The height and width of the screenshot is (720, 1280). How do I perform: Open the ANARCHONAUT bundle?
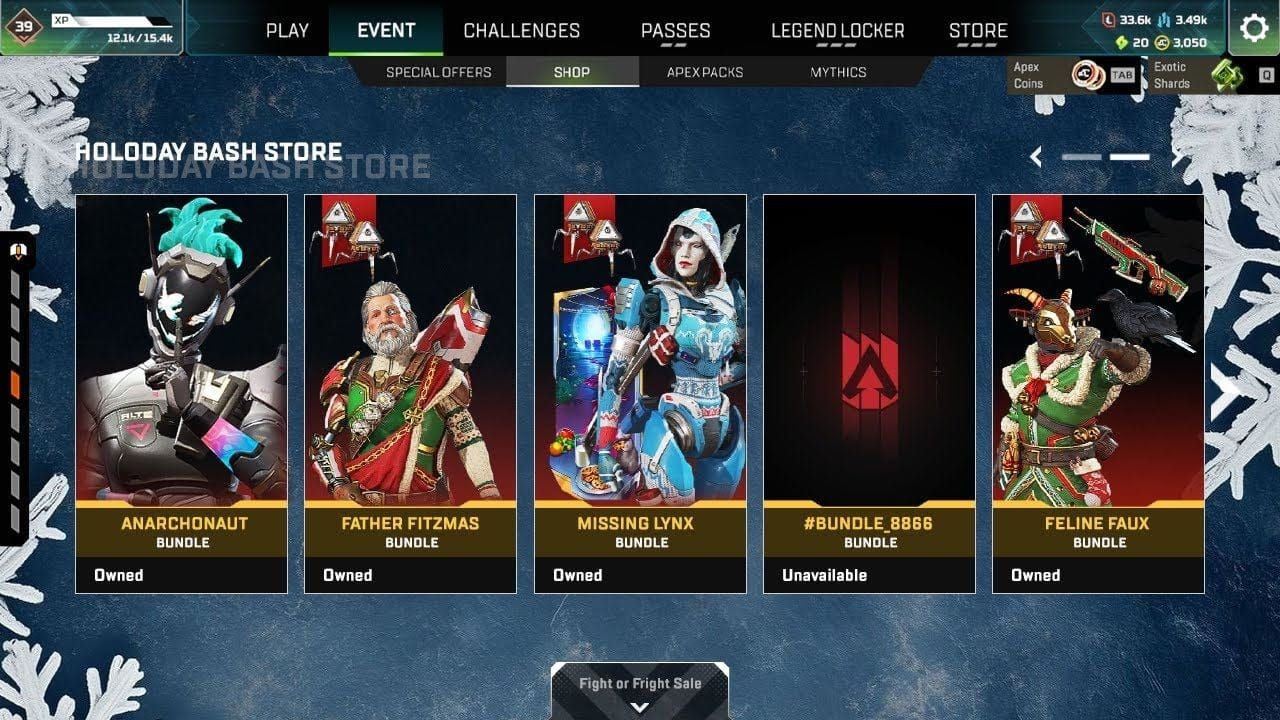181,390
